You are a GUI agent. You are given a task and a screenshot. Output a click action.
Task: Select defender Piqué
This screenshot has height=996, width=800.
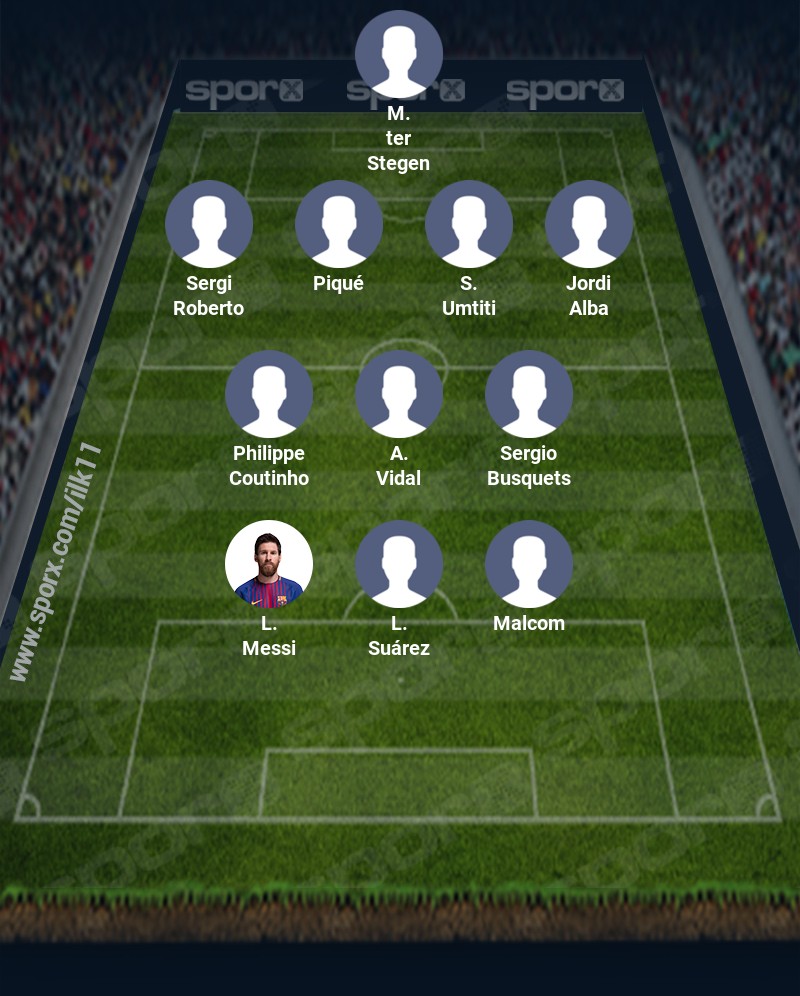tap(339, 224)
